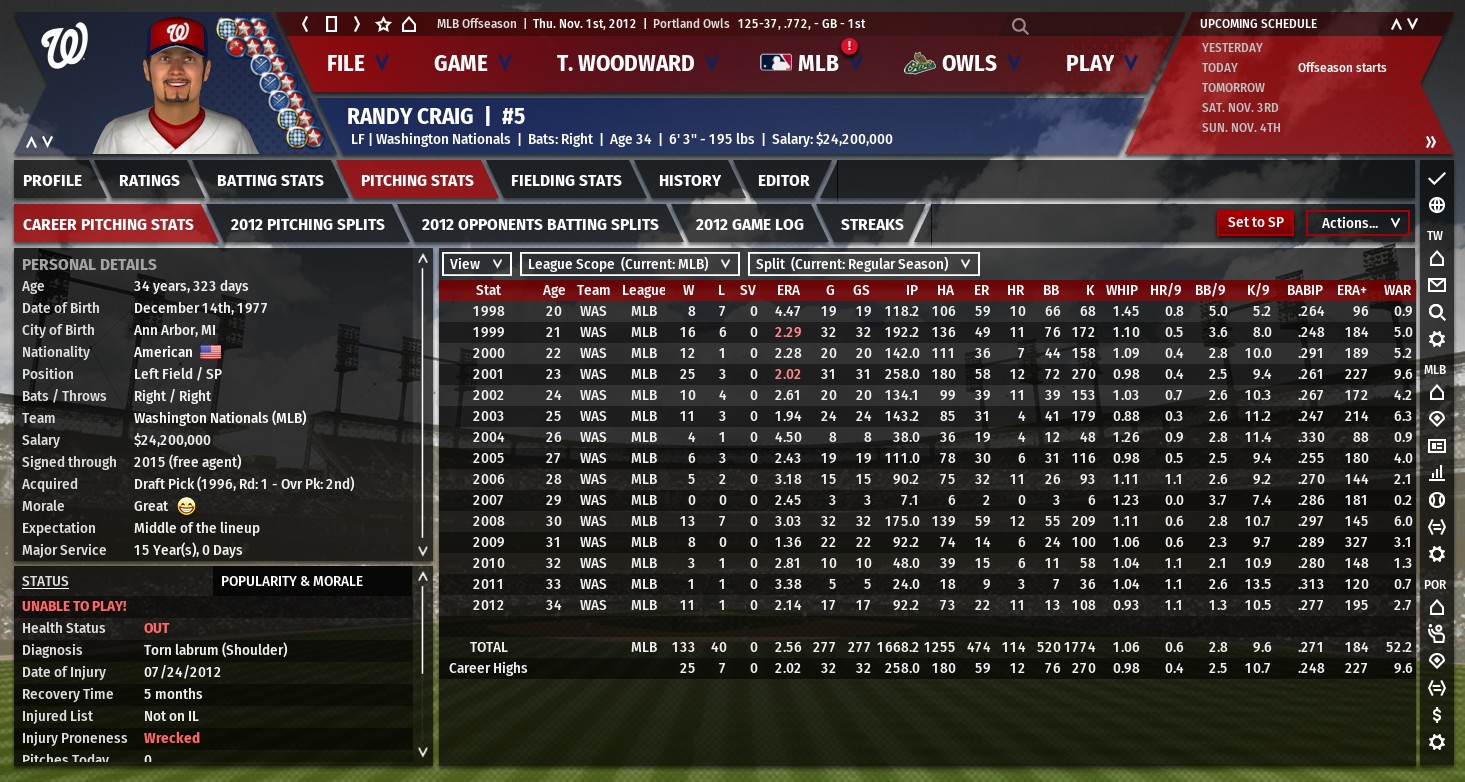Show the Batting Stats tab
This screenshot has width=1465, height=782.
pyautogui.click(x=270, y=181)
